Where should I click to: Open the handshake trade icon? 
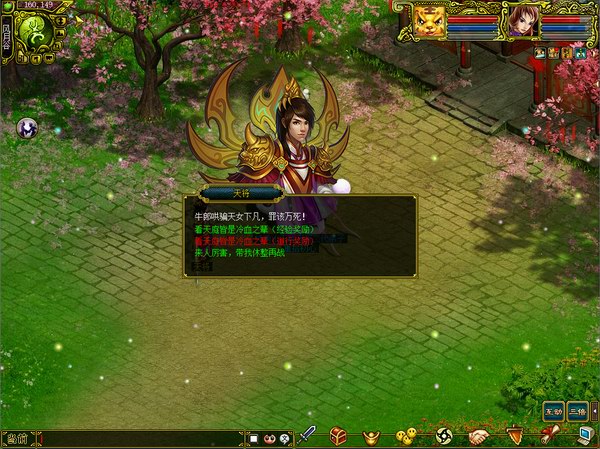pos(479,437)
